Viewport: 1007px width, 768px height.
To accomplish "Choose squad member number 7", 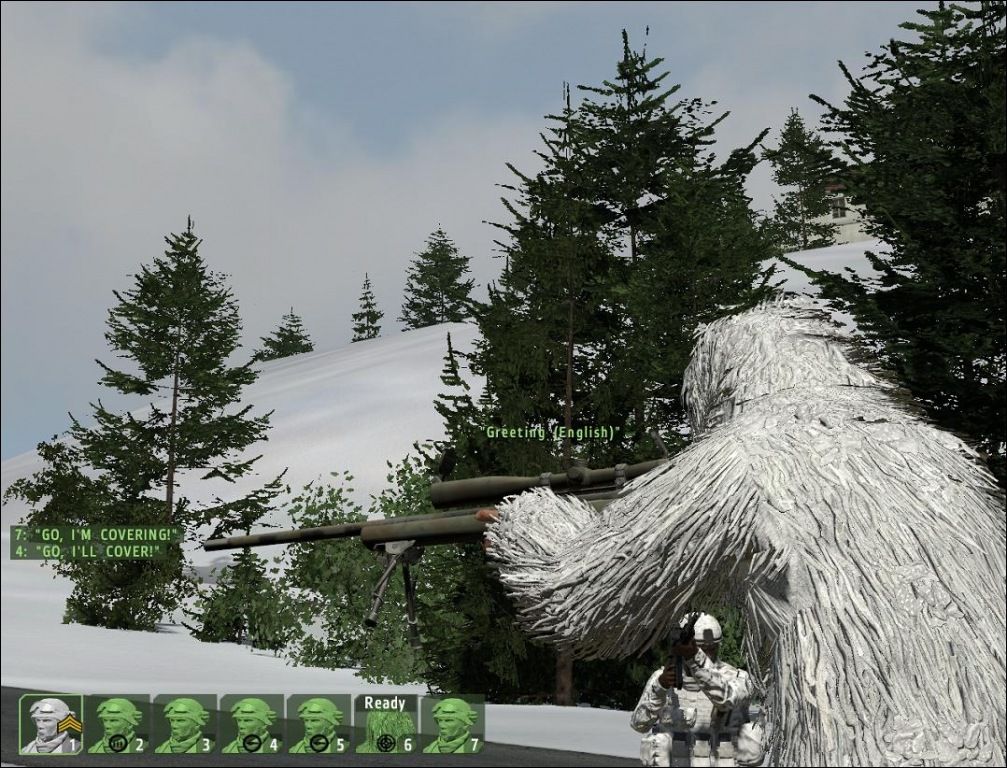I will (453, 724).
